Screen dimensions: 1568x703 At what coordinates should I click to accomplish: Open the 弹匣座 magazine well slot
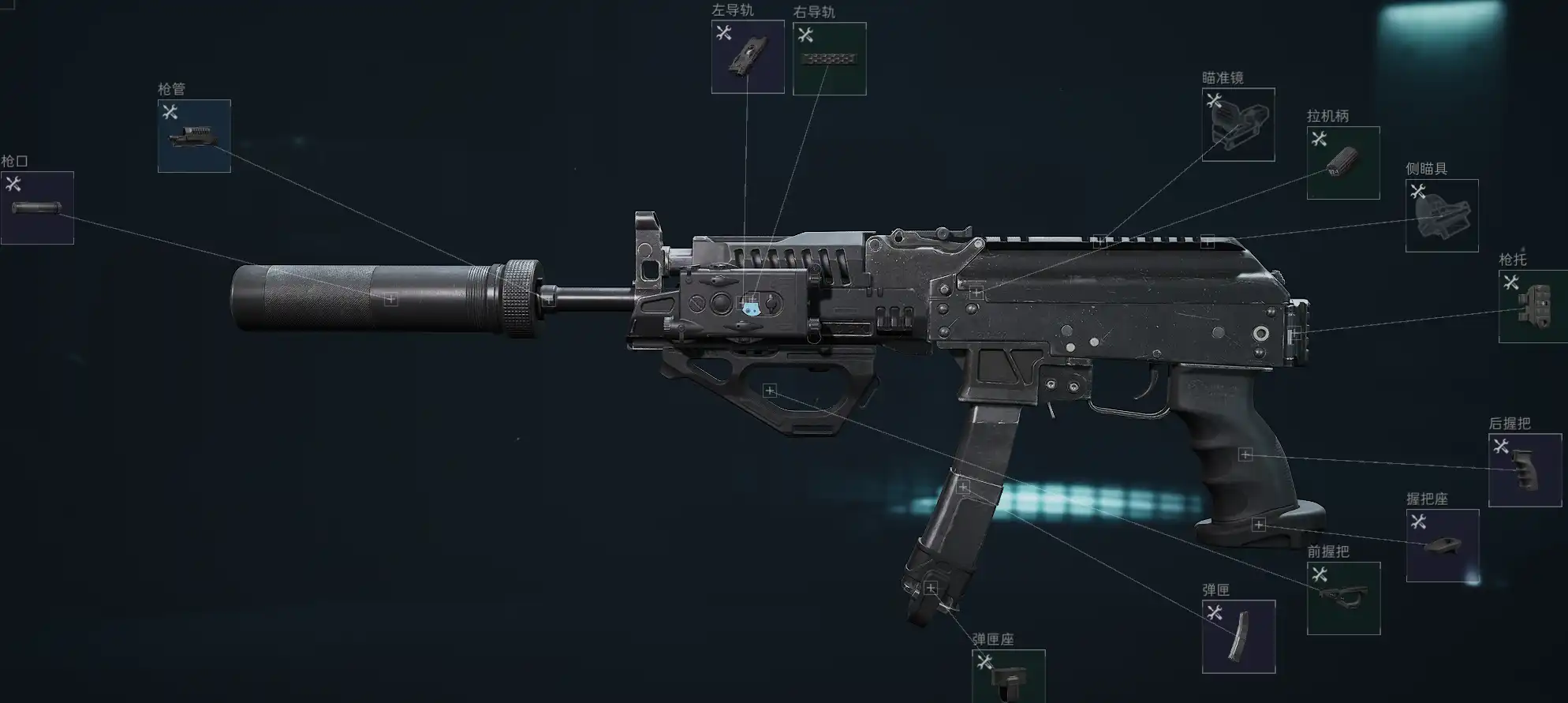(1008, 676)
